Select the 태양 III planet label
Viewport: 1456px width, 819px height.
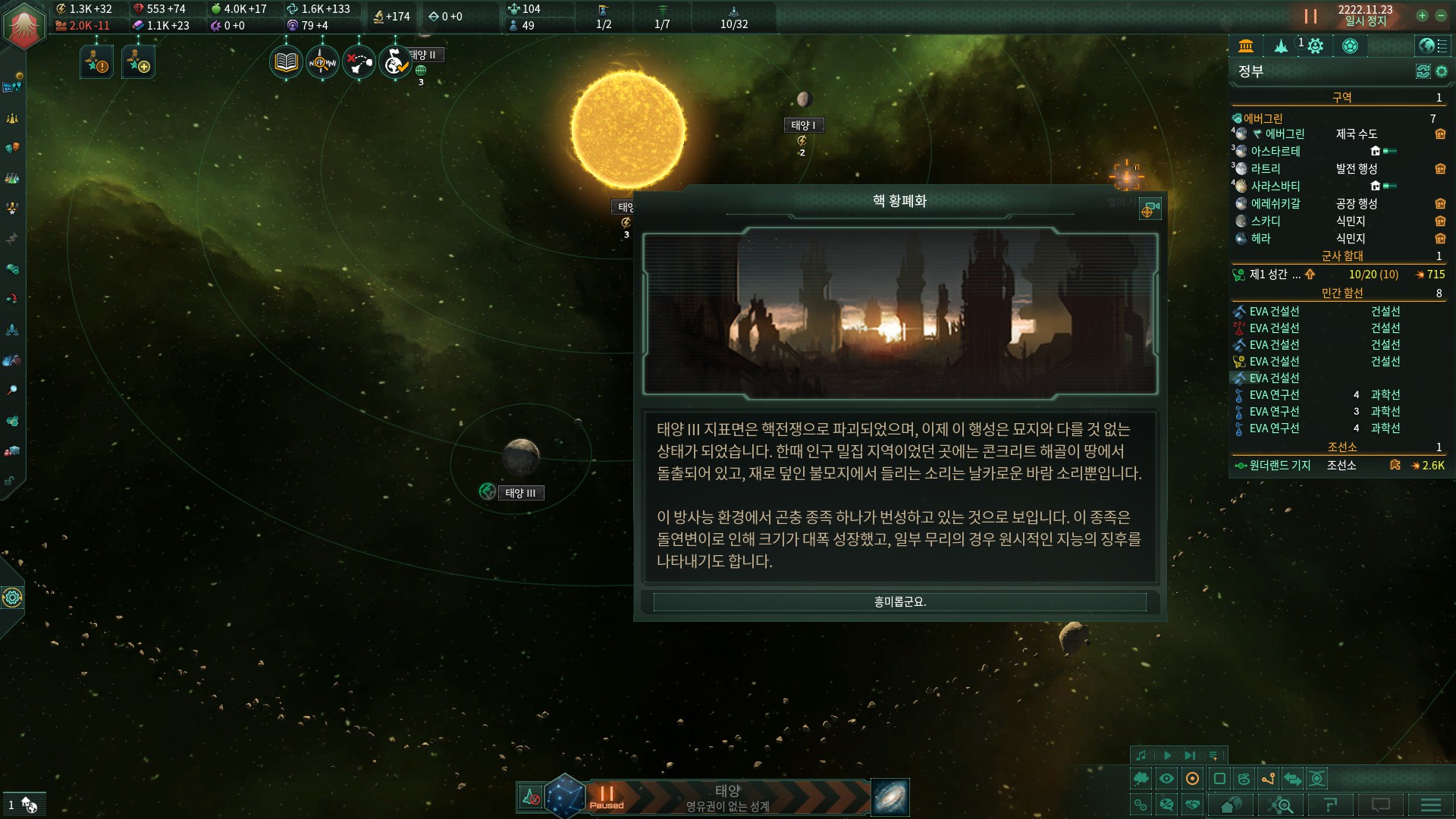pyautogui.click(x=520, y=493)
